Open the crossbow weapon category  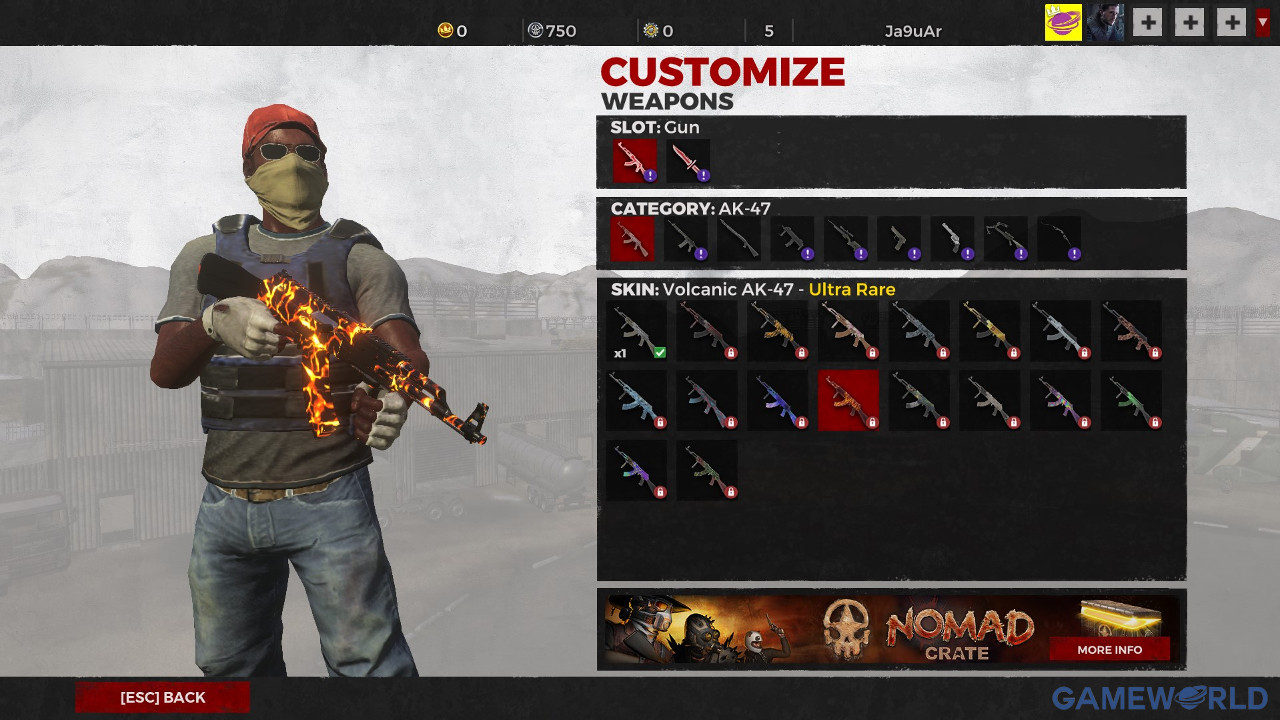click(1005, 239)
